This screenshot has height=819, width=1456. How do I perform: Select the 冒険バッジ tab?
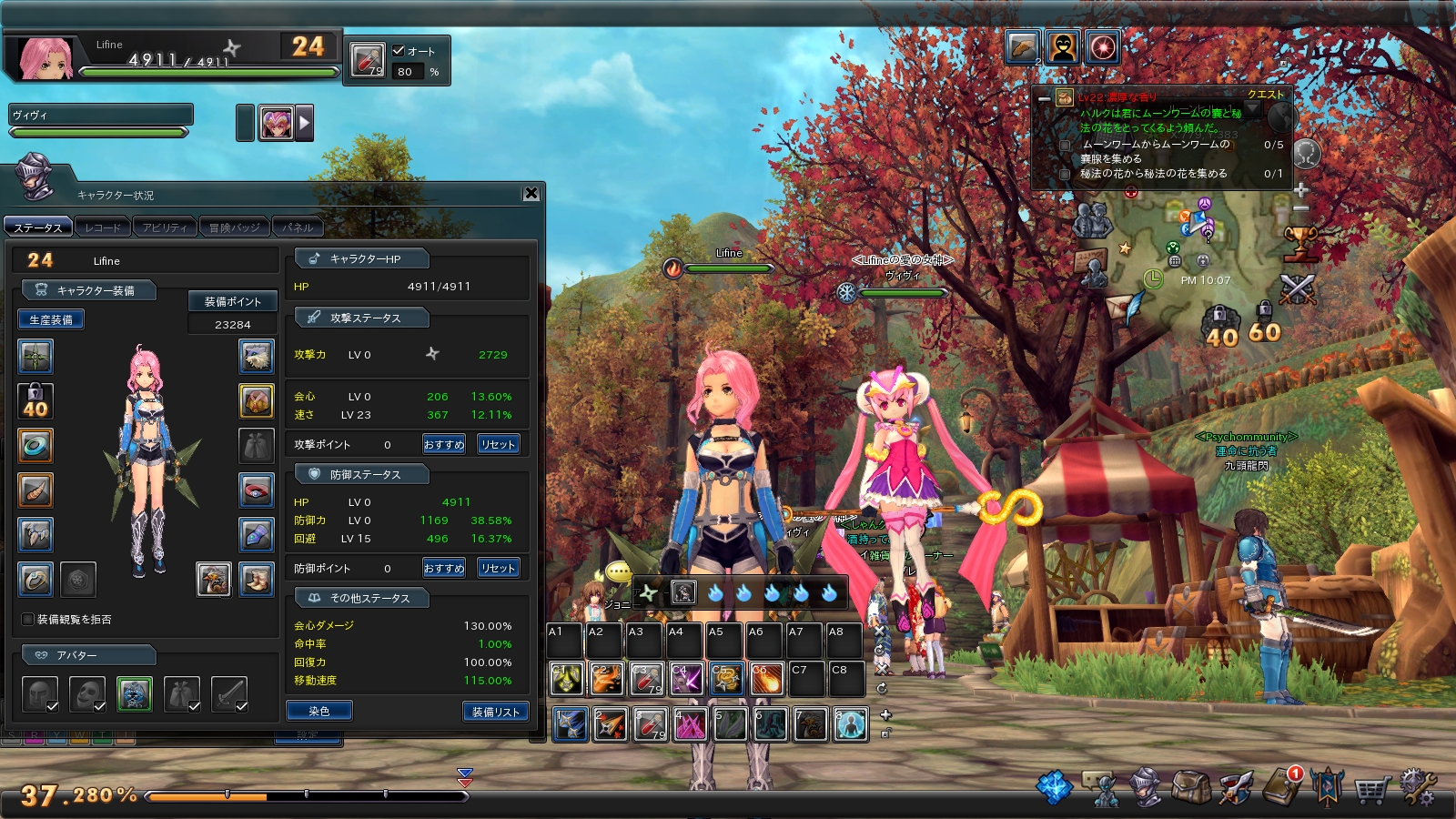pyautogui.click(x=234, y=227)
